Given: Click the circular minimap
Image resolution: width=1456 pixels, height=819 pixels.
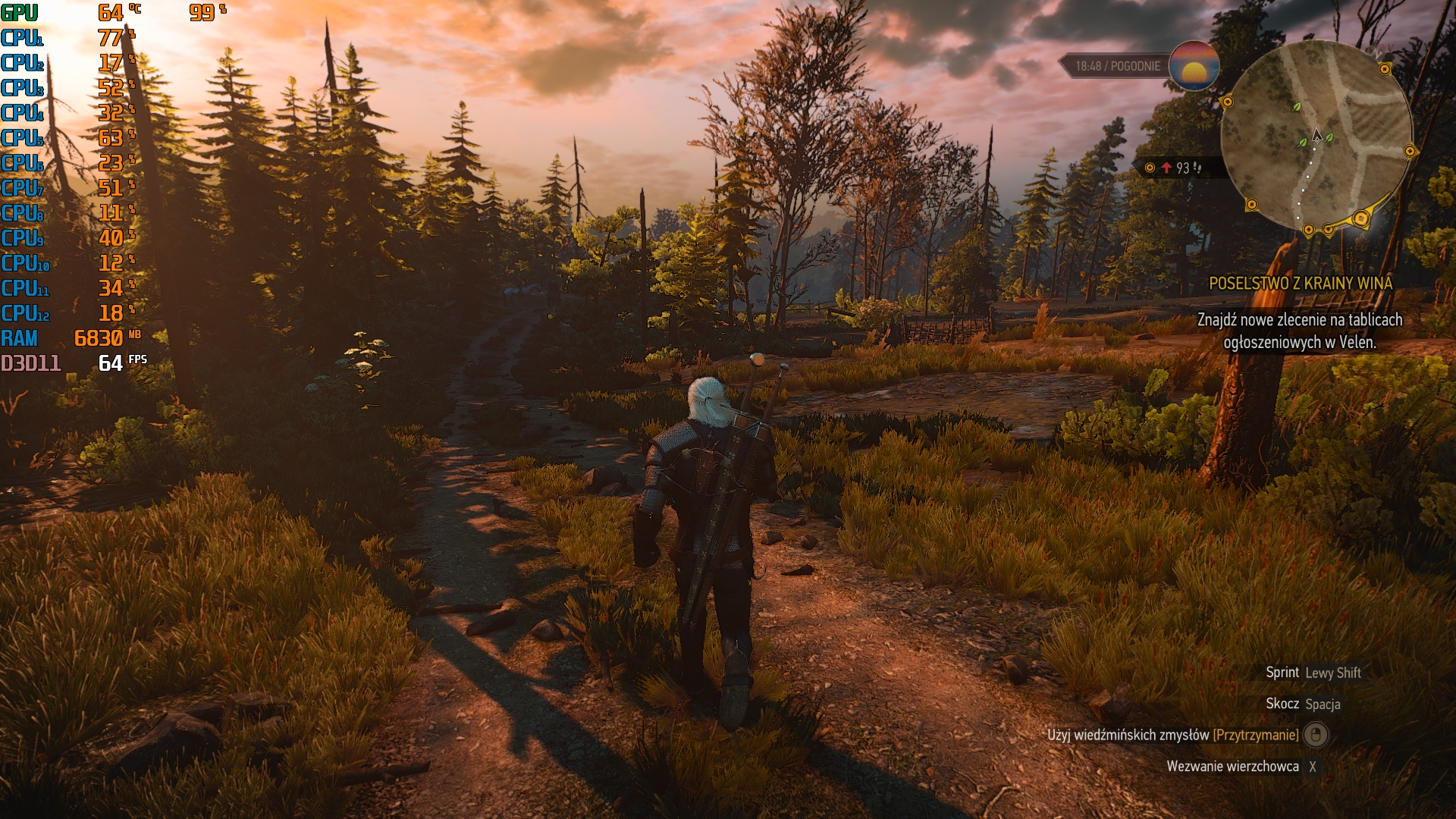Looking at the screenshot, I should click(x=1317, y=136).
